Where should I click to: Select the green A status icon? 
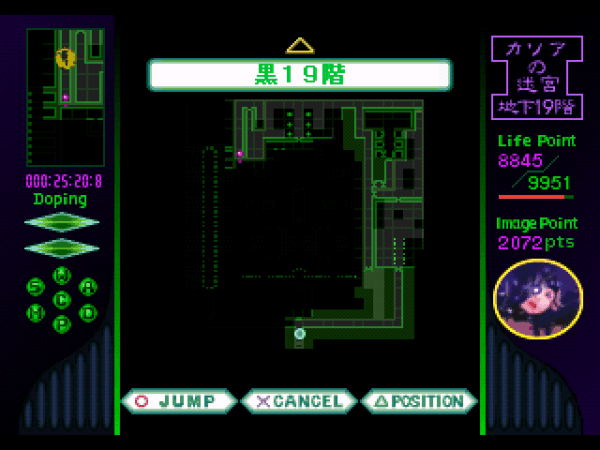coord(88,287)
